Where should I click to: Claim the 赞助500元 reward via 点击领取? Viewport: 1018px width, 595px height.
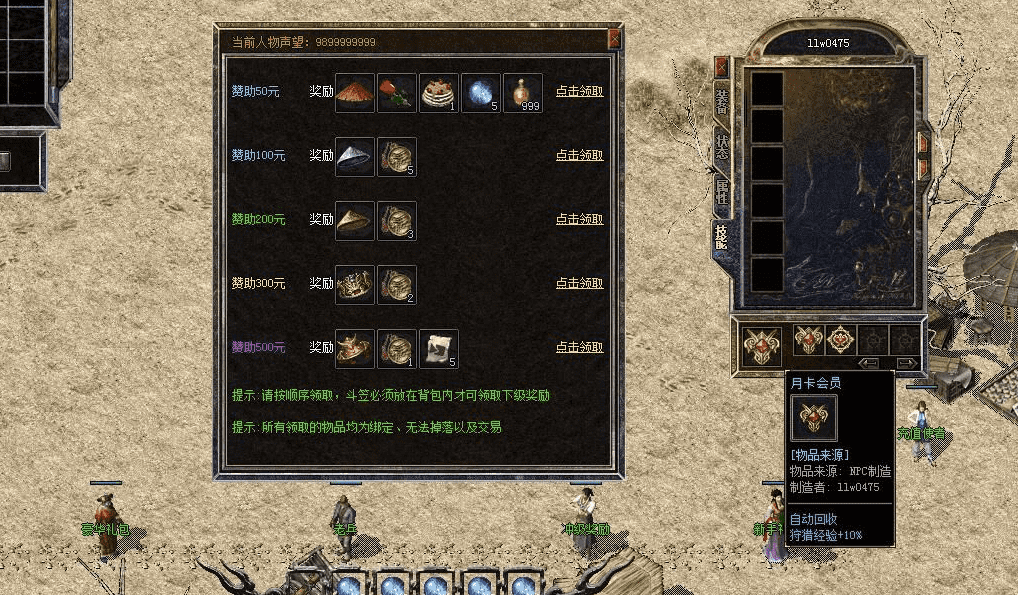579,347
